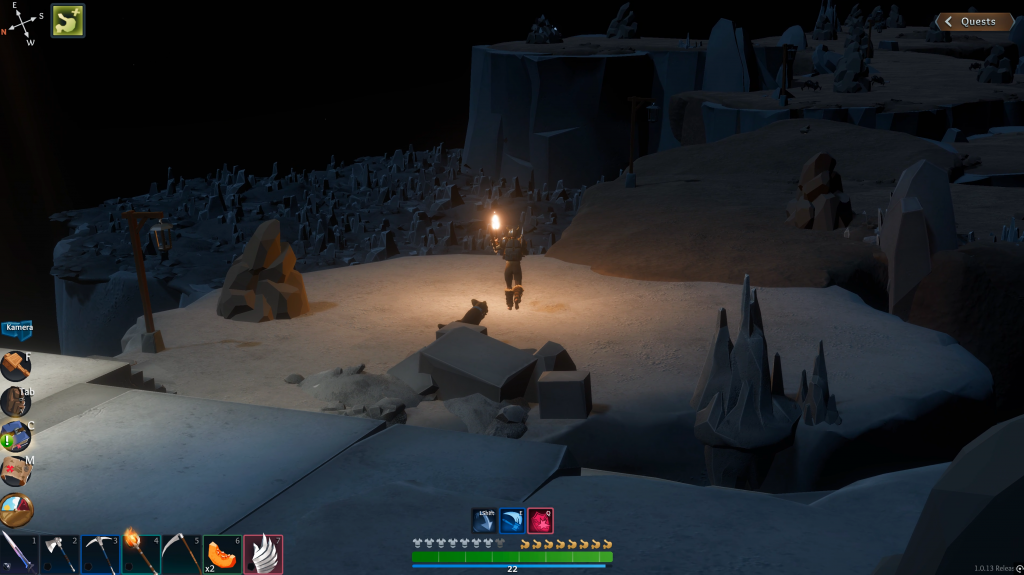The height and width of the screenshot is (575, 1024).
Task: Open the backpack inventory icon
Action: 15,402
